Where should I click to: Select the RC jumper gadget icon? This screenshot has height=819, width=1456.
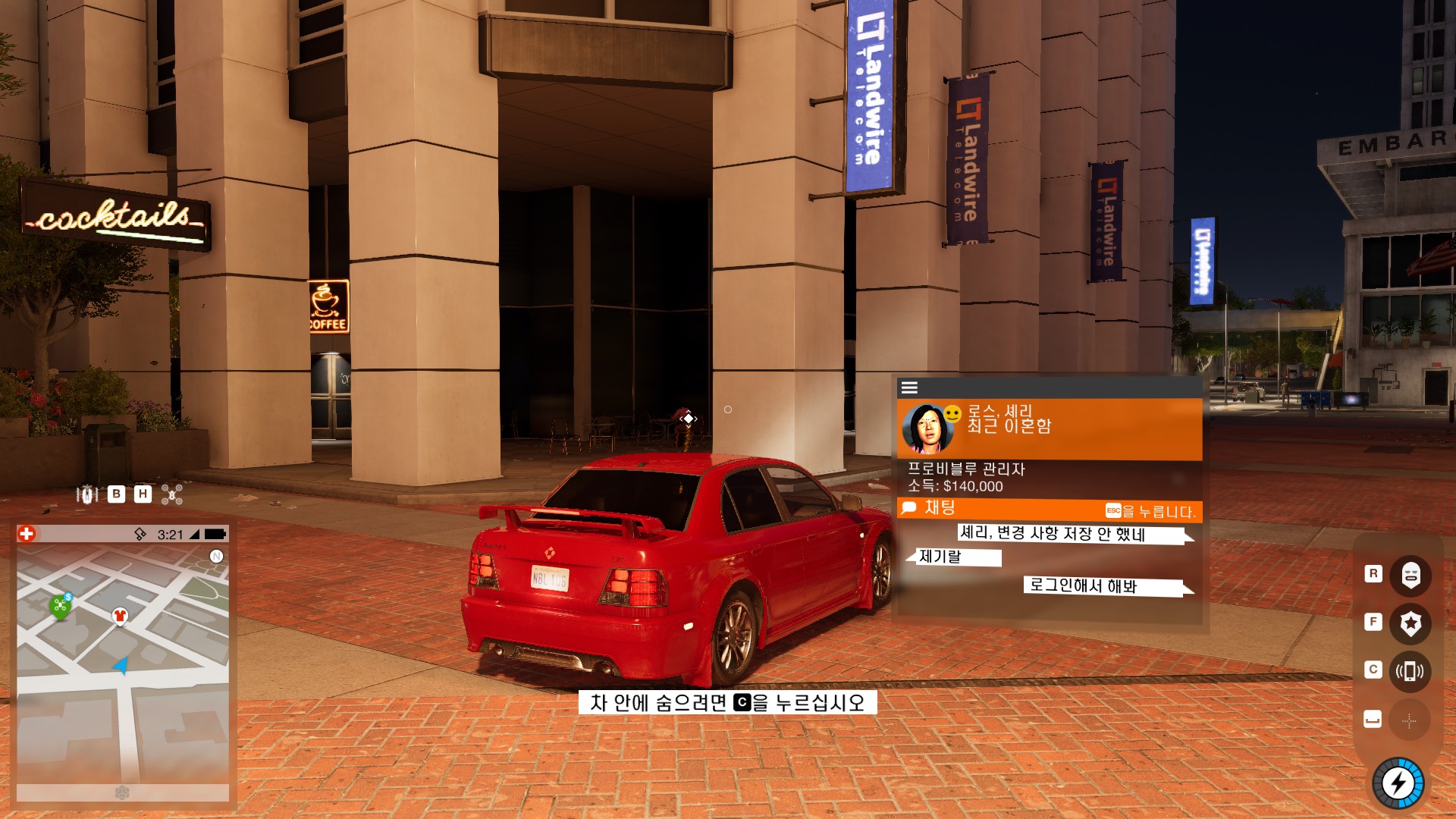[87, 495]
